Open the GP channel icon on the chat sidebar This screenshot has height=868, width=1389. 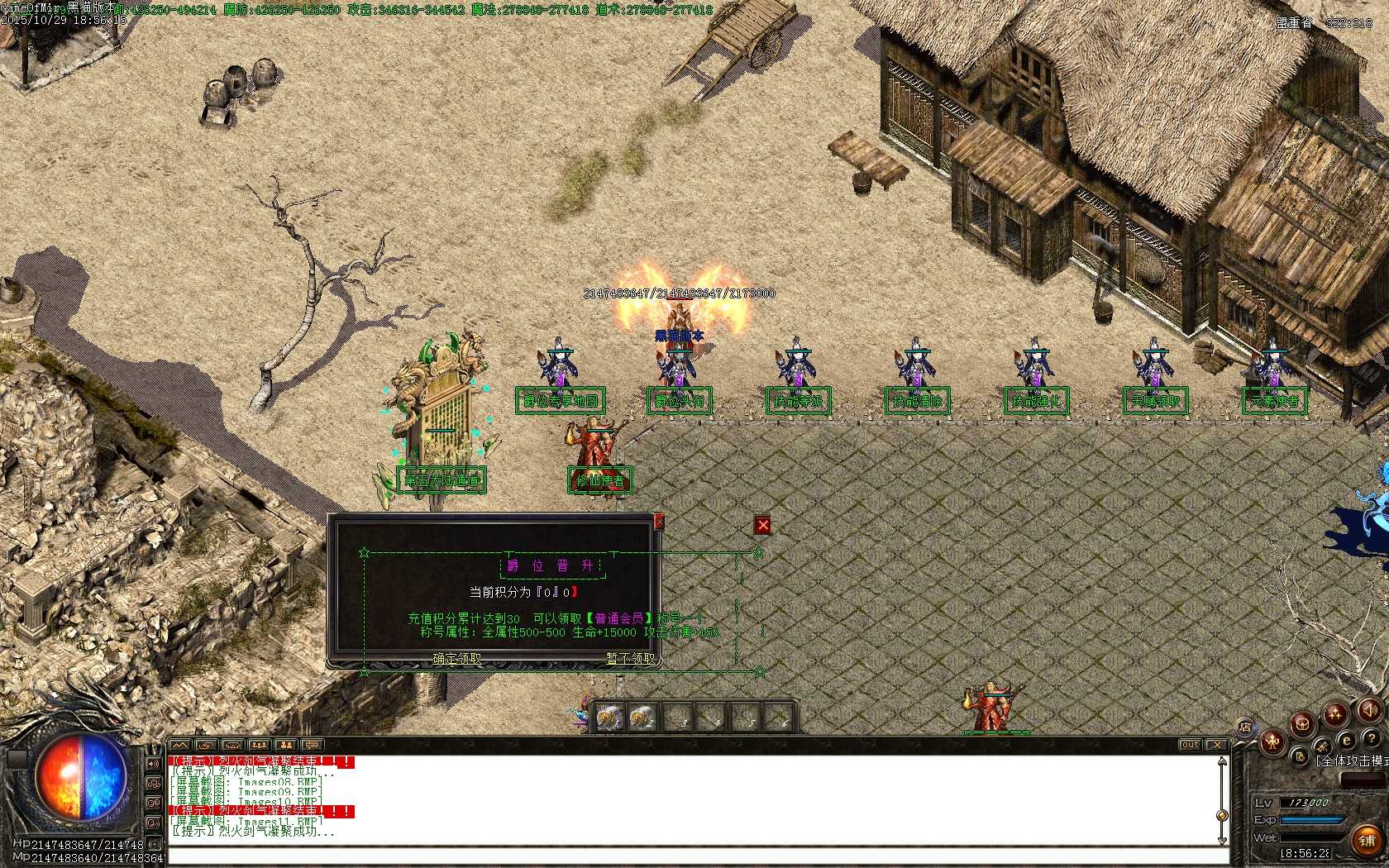153,802
